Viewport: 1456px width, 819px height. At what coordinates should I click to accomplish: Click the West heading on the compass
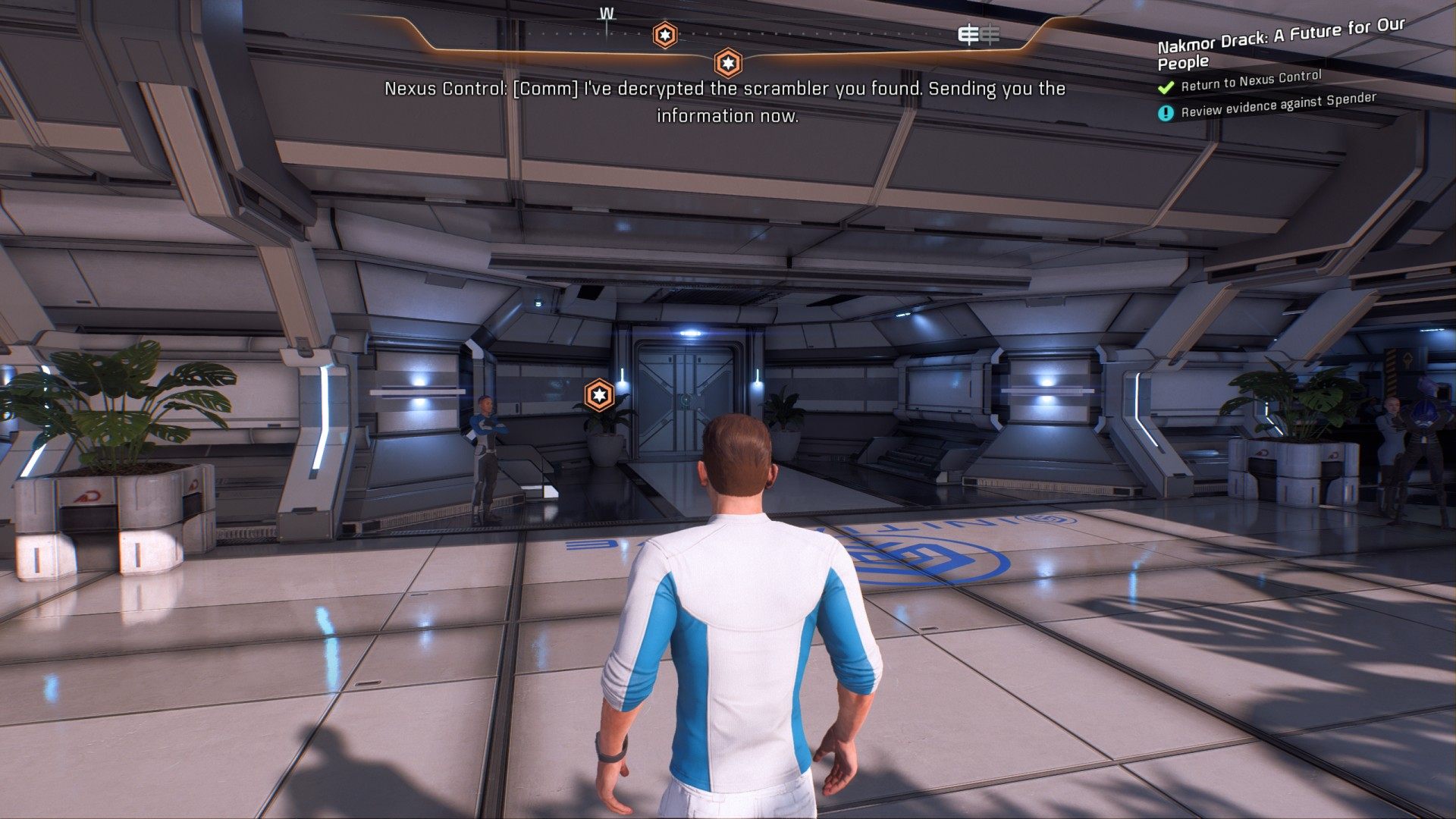click(x=607, y=14)
